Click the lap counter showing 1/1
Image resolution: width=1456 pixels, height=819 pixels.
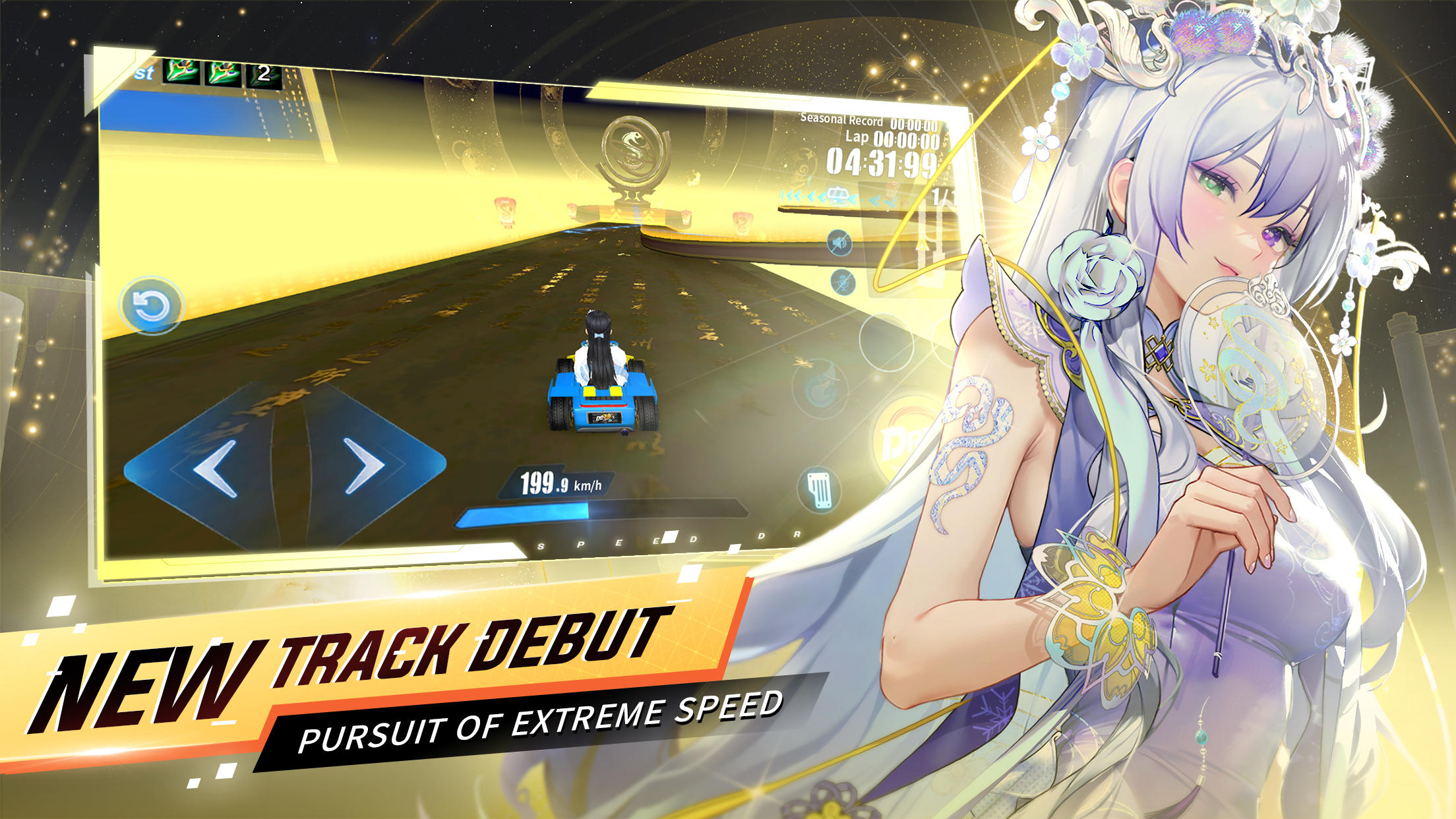942,195
